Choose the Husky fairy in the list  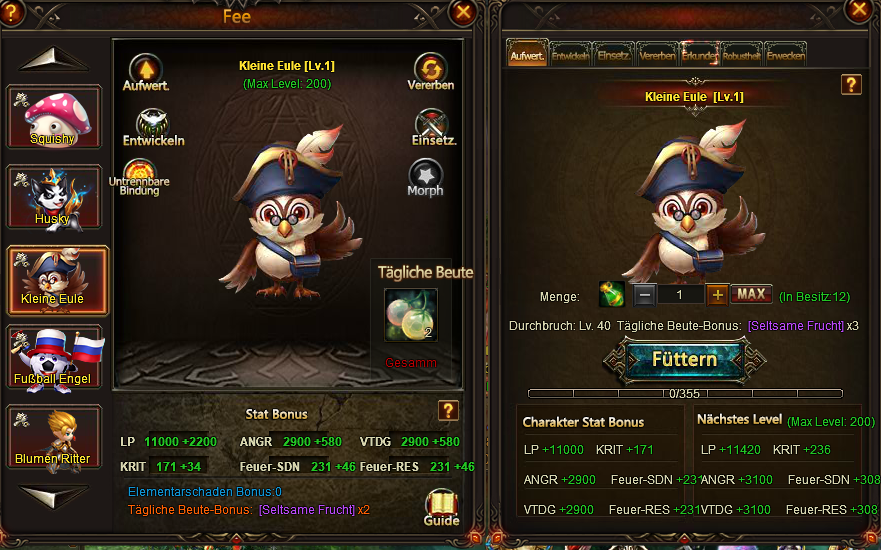(x=54, y=196)
